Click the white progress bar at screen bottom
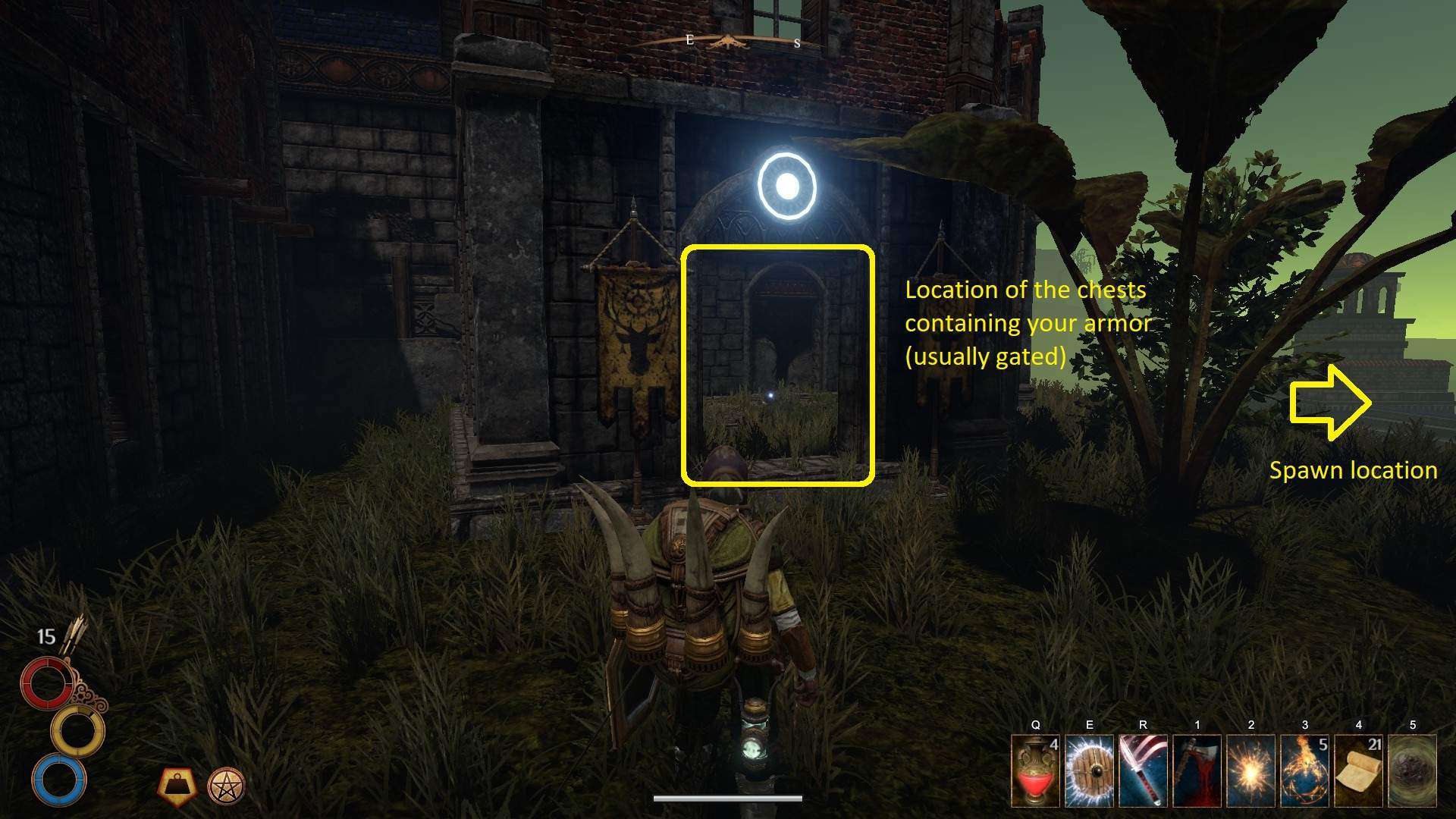The height and width of the screenshot is (819, 1456). pyautogui.click(x=728, y=797)
